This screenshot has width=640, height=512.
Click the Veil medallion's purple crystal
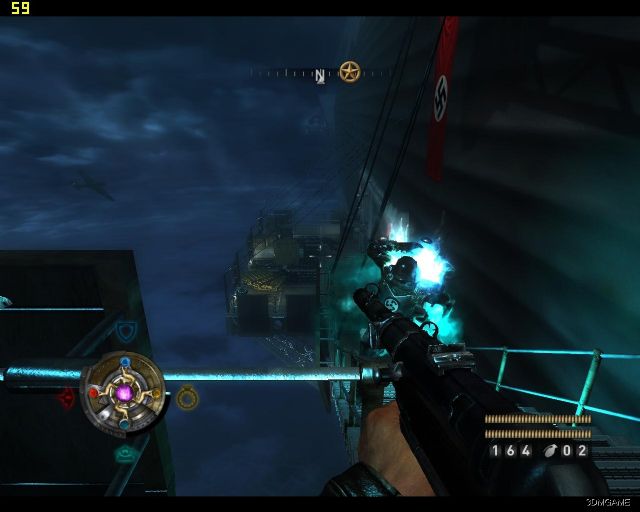(126, 393)
